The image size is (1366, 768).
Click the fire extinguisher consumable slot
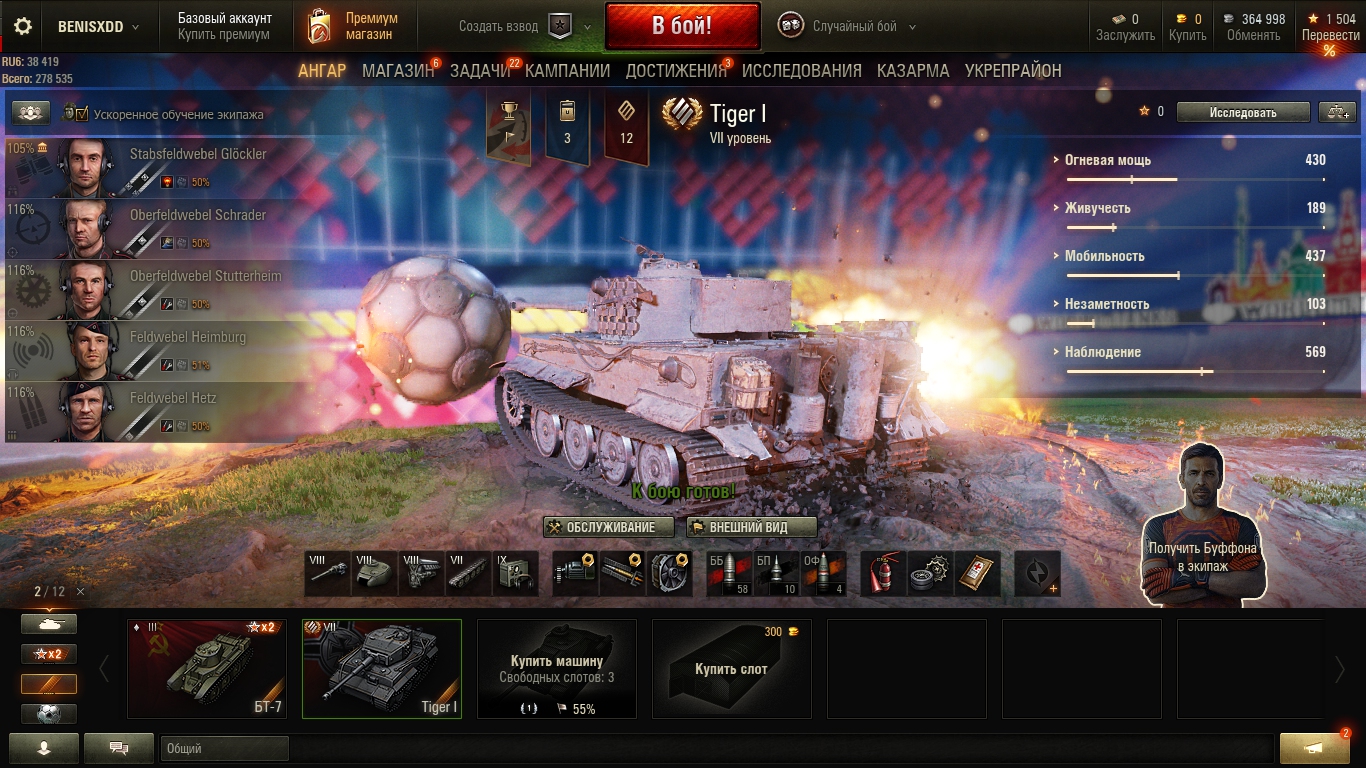883,574
